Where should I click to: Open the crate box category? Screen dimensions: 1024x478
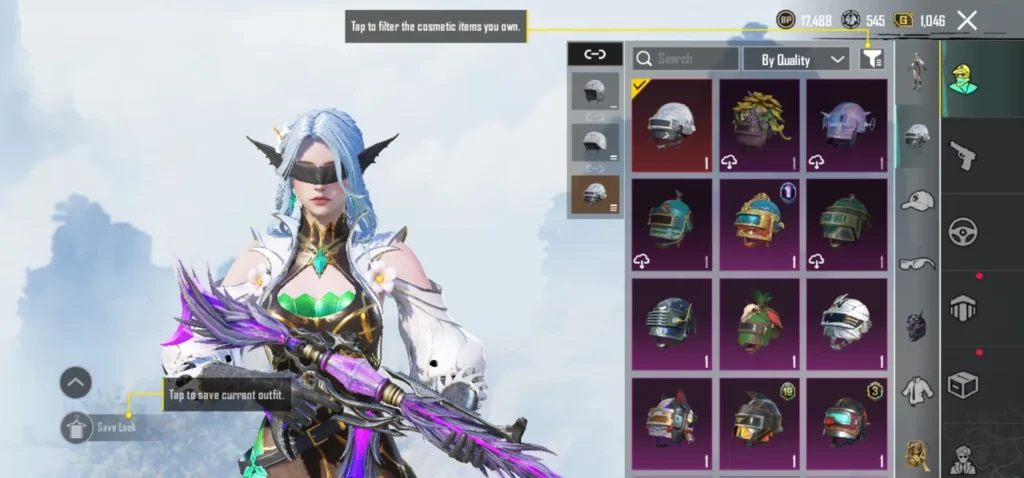(963, 383)
